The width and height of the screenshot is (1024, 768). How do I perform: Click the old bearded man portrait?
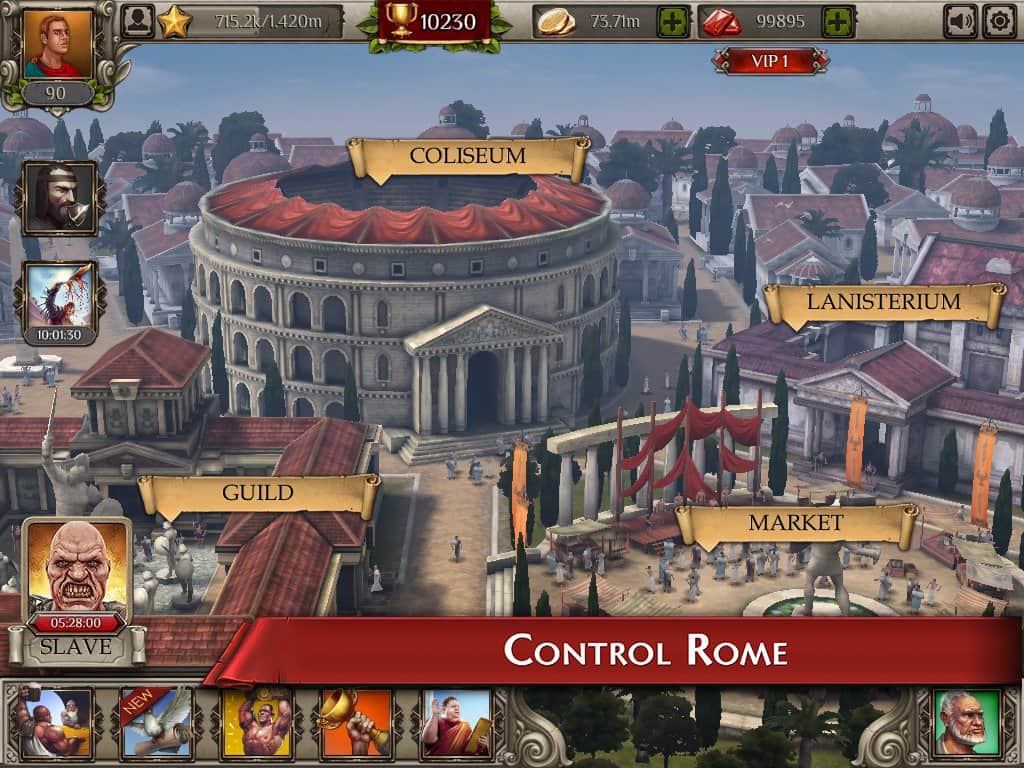point(966,722)
